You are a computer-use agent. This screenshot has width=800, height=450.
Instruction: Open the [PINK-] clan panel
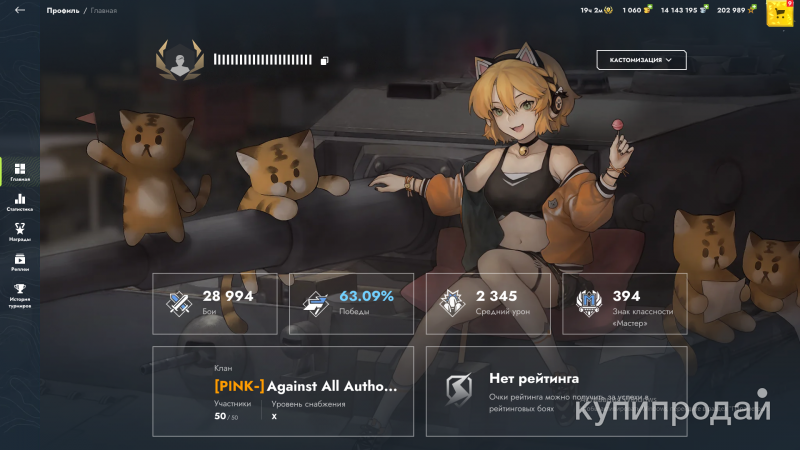[x=283, y=391]
